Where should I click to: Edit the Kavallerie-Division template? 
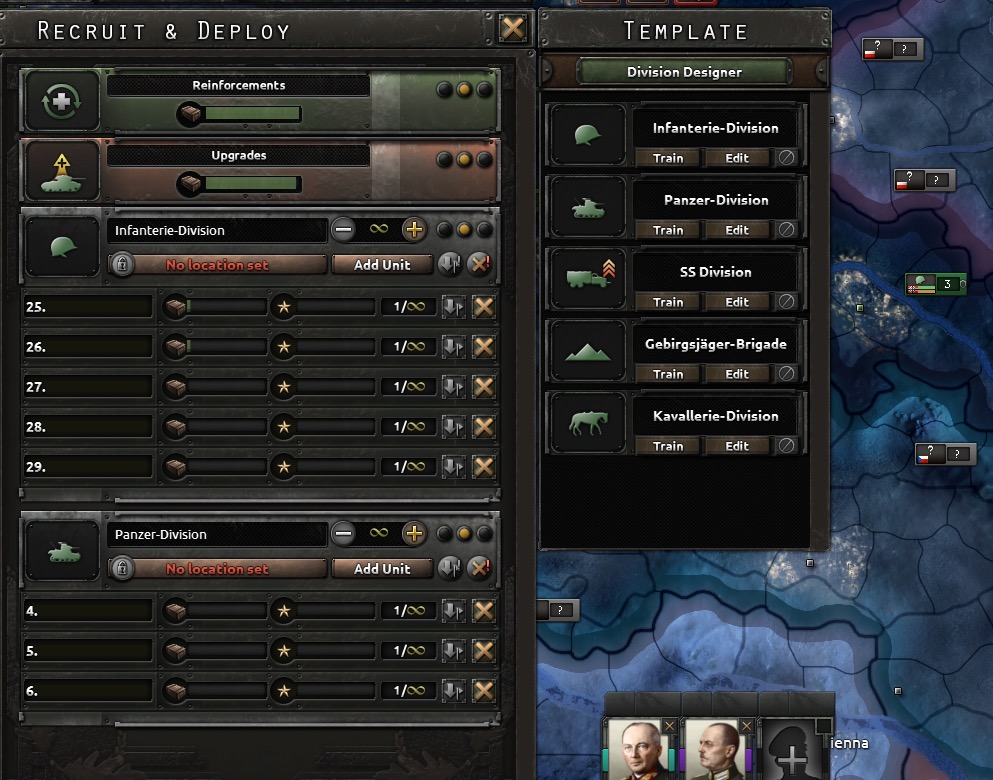click(x=737, y=446)
